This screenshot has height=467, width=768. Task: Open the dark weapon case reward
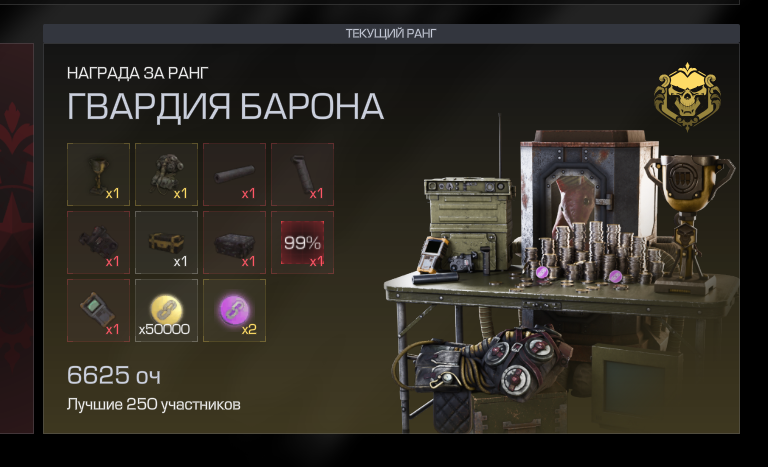pyautogui.click(x=234, y=242)
